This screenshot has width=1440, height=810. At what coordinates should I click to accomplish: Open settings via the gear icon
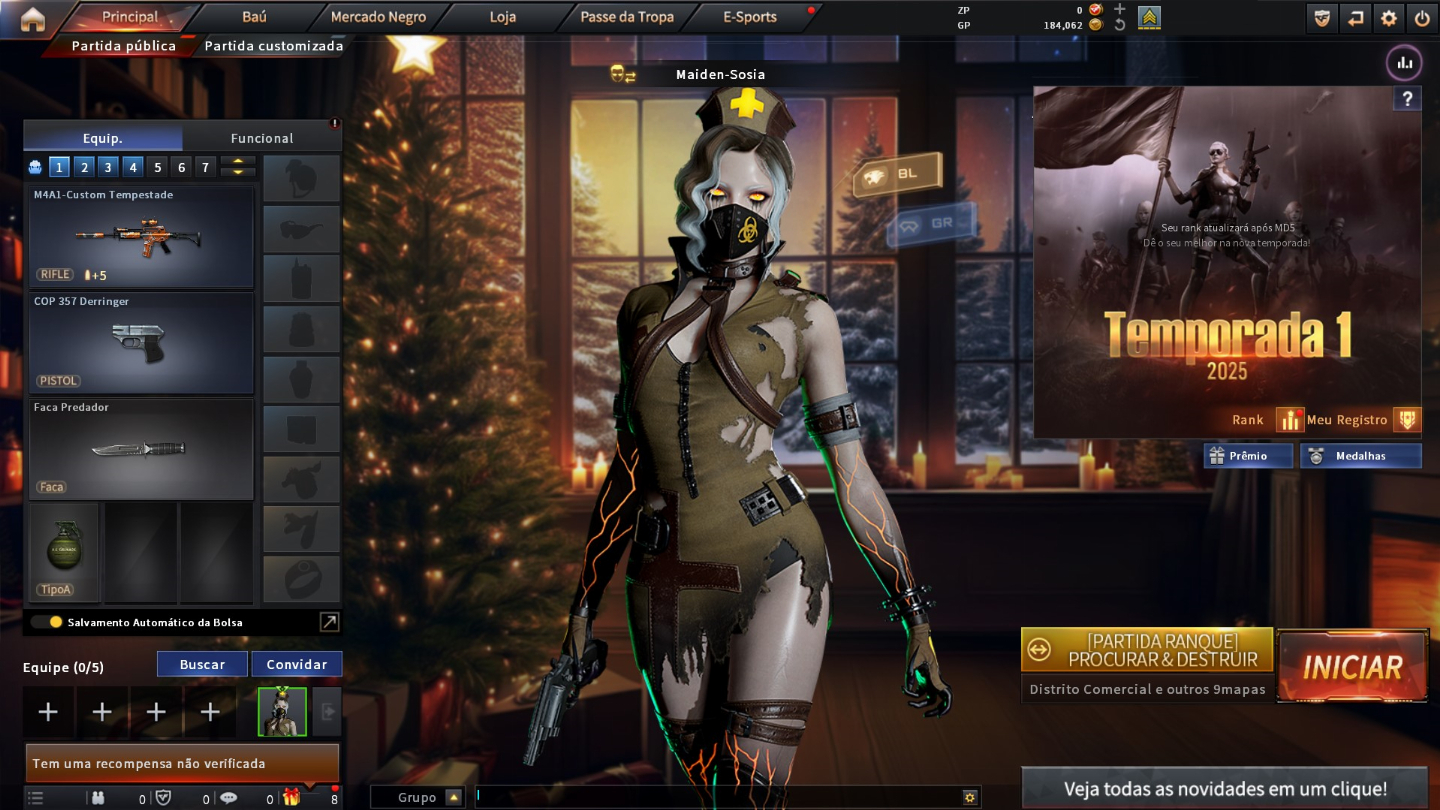coord(1388,18)
